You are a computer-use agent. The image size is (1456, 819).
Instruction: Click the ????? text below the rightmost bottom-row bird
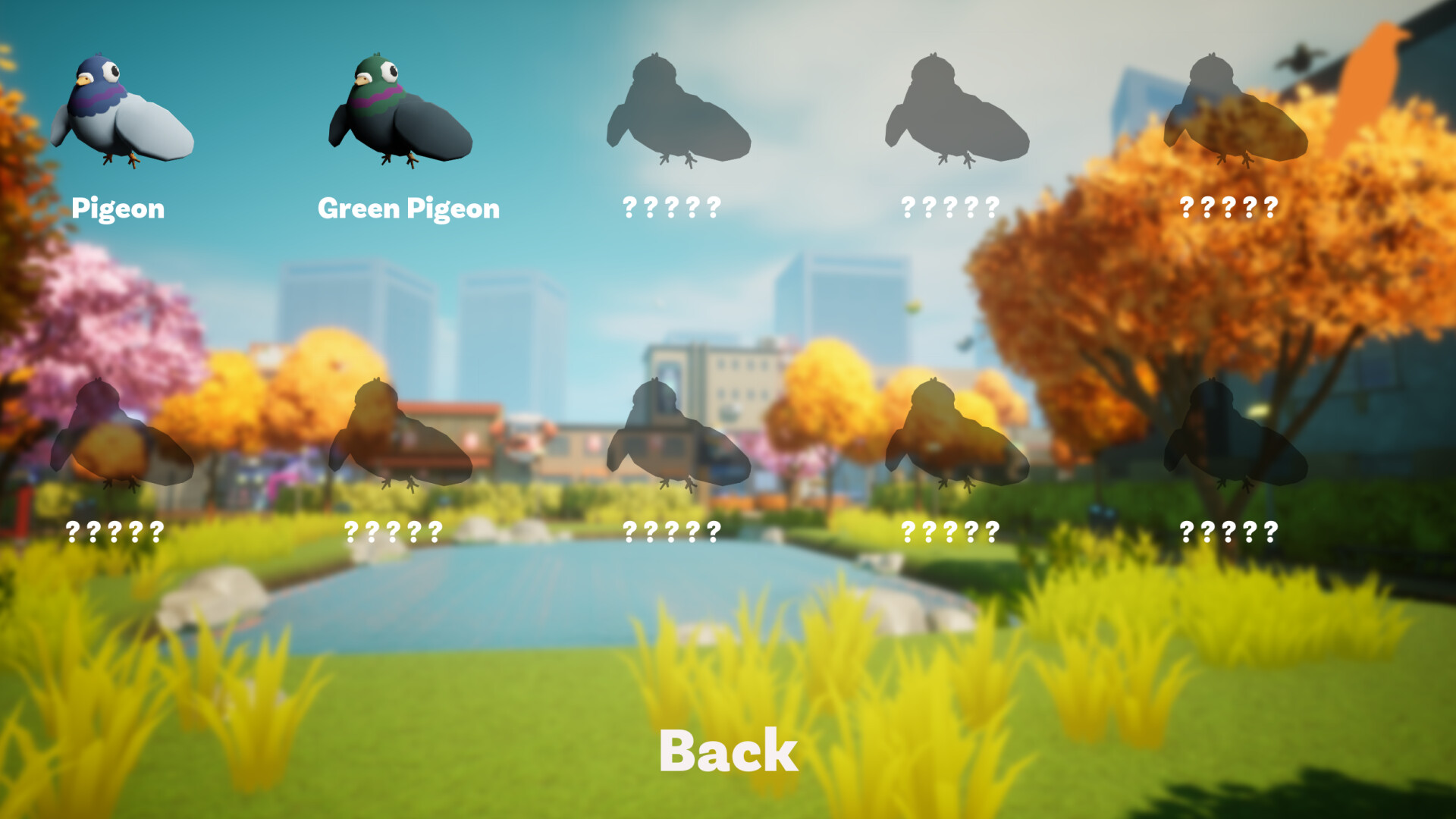point(1228,532)
